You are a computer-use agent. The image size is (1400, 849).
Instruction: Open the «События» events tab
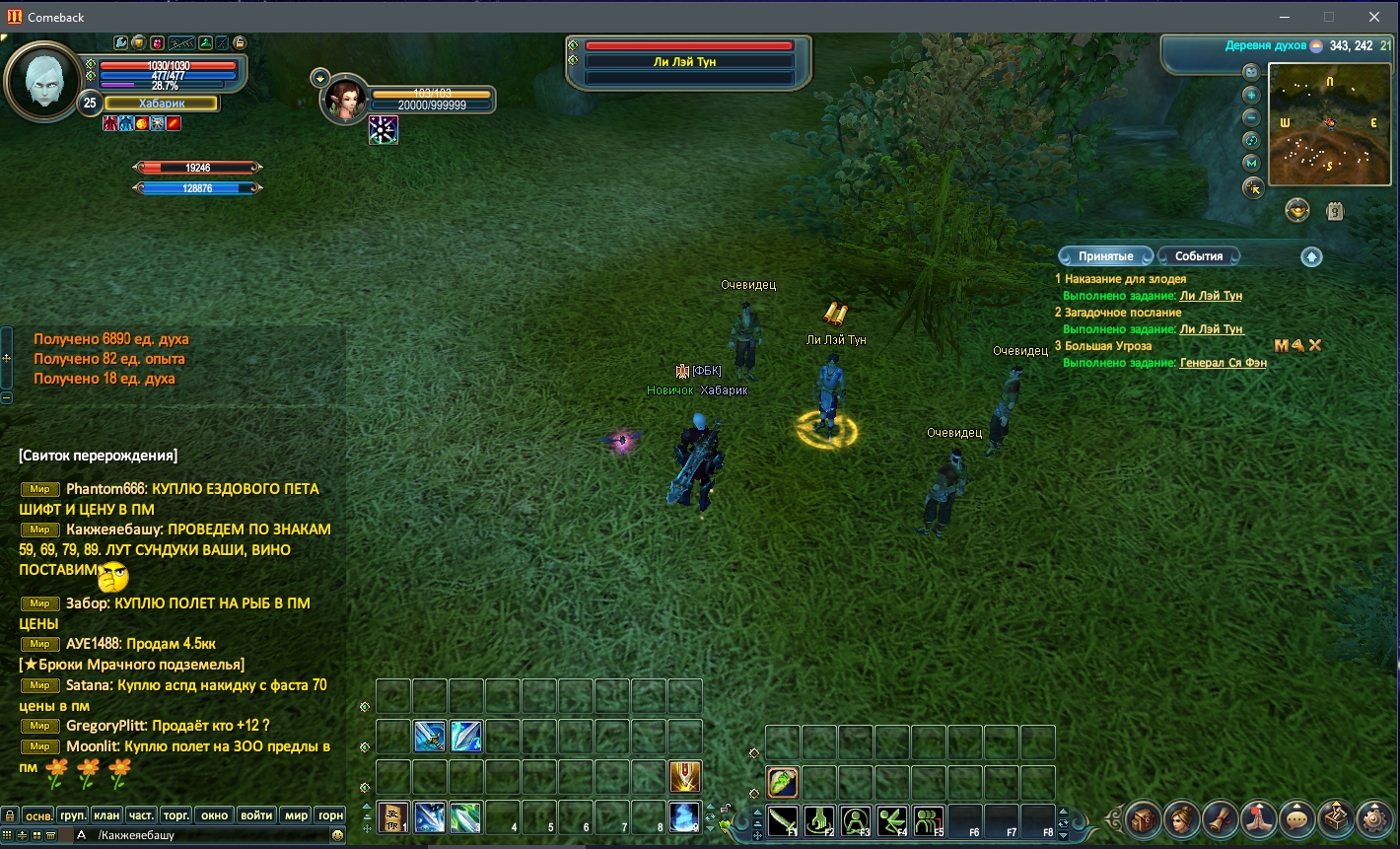(1198, 256)
